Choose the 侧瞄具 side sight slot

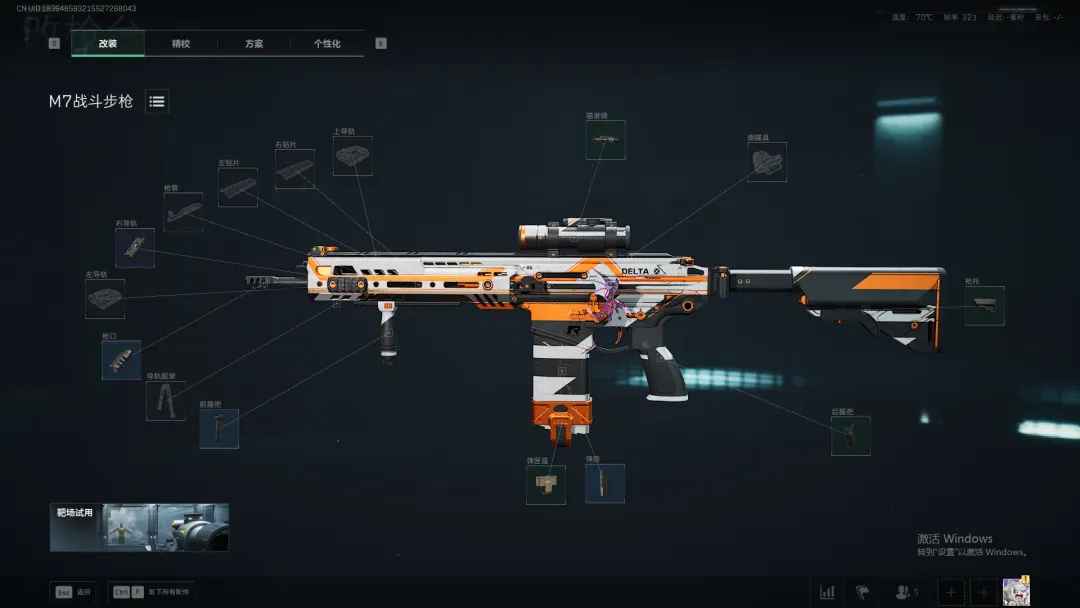767,162
